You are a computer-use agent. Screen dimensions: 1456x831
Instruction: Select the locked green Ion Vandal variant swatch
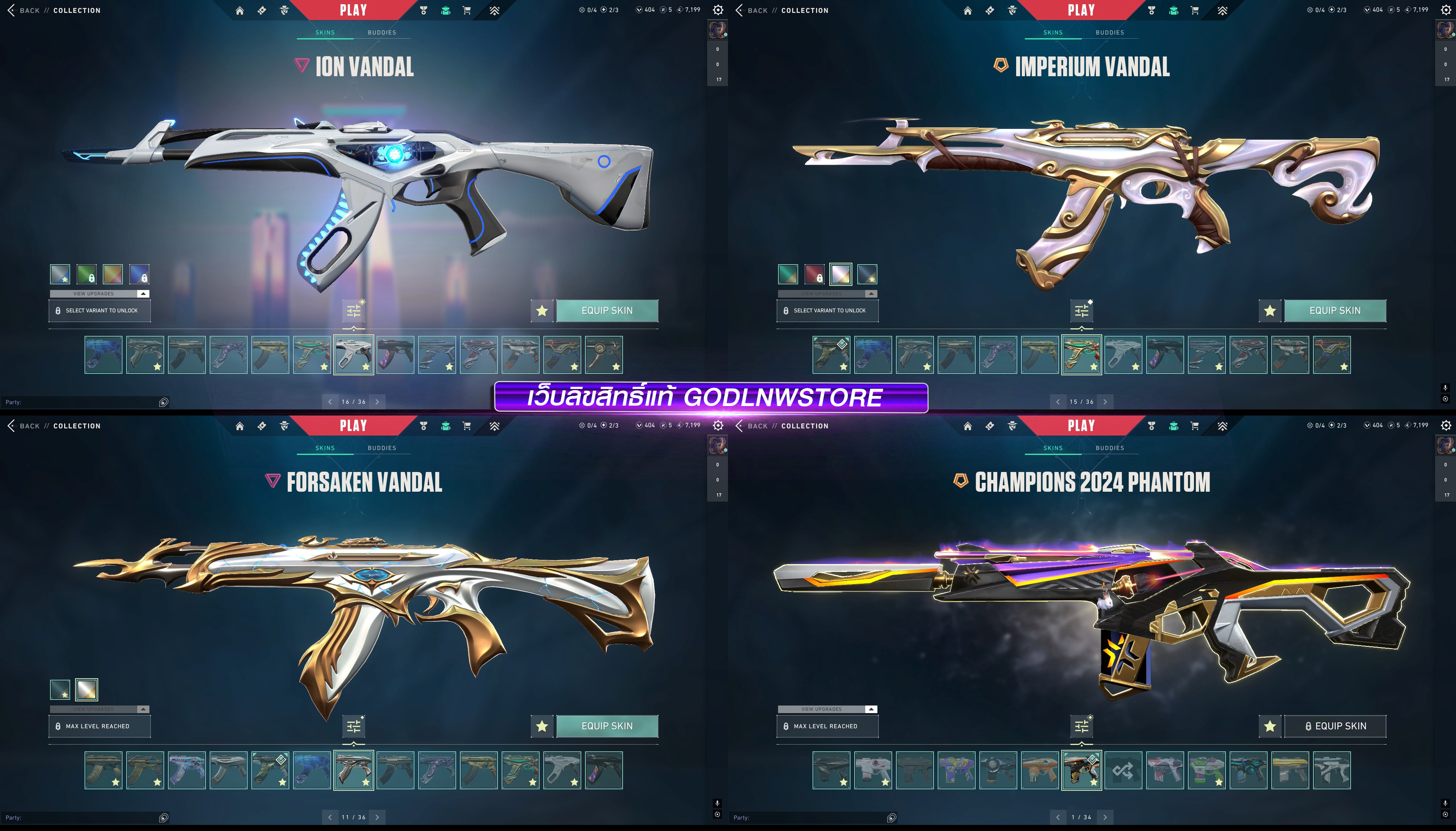pos(87,274)
